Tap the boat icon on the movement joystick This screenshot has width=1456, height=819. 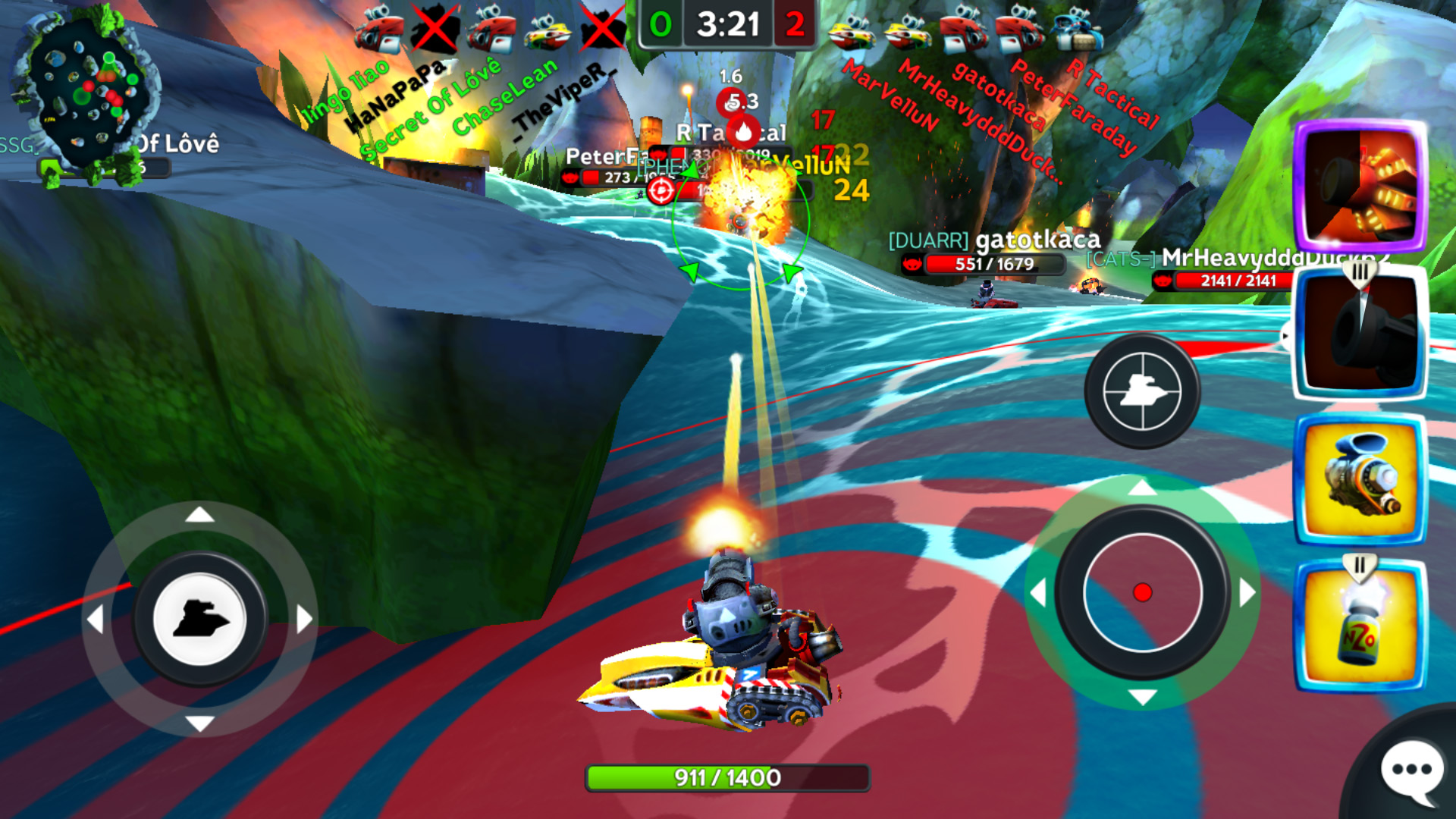click(199, 620)
